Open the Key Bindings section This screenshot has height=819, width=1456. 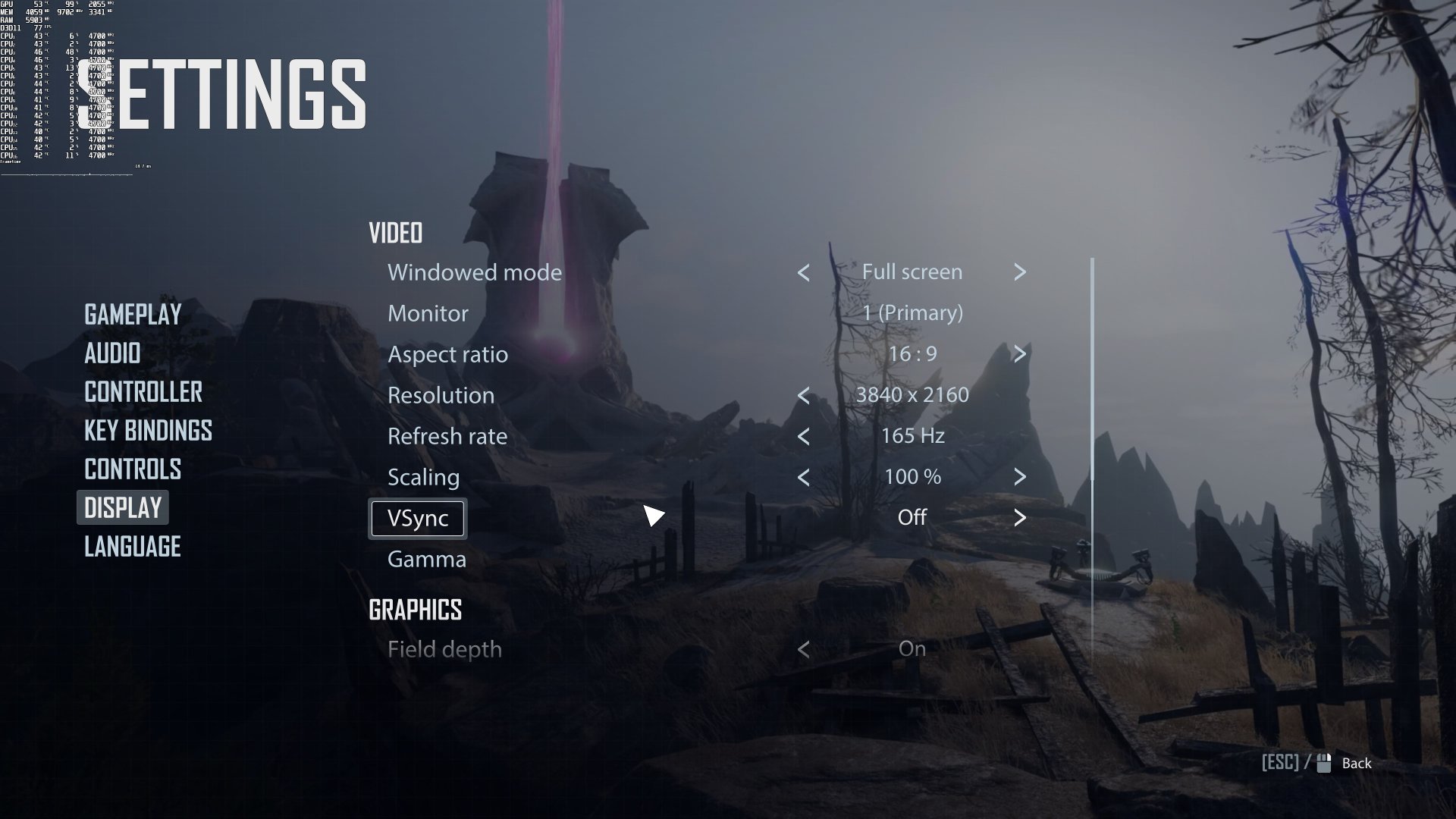point(148,431)
